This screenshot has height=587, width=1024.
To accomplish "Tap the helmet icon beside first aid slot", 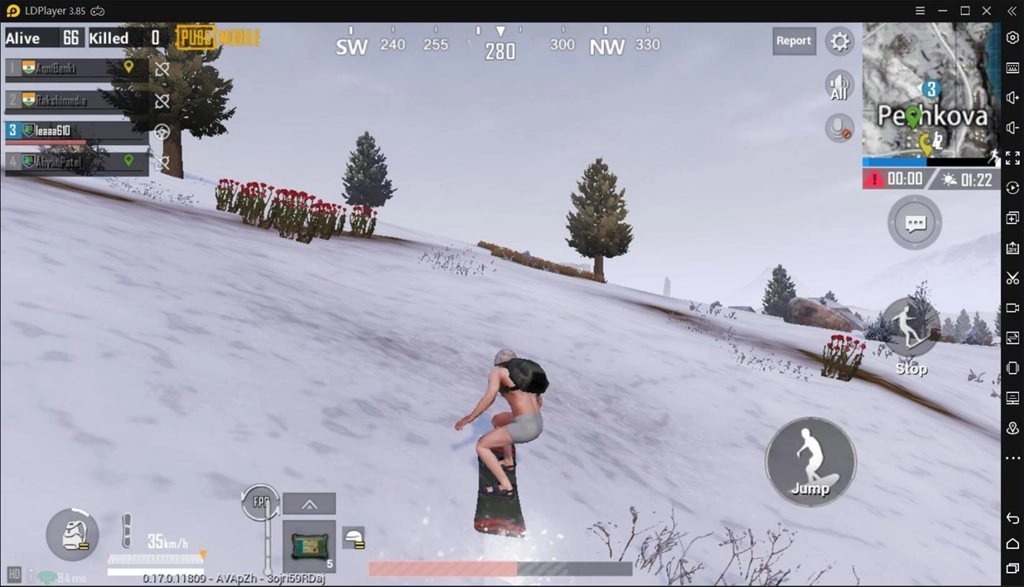I will [x=353, y=537].
